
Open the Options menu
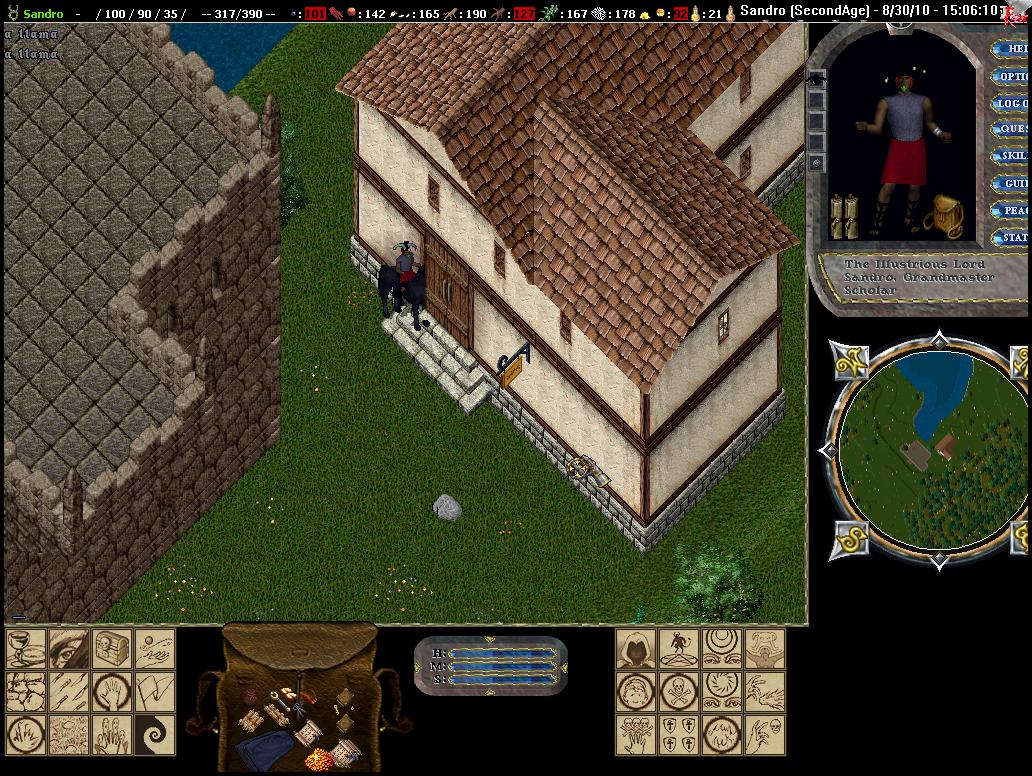pyautogui.click(x=1012, y=76)
